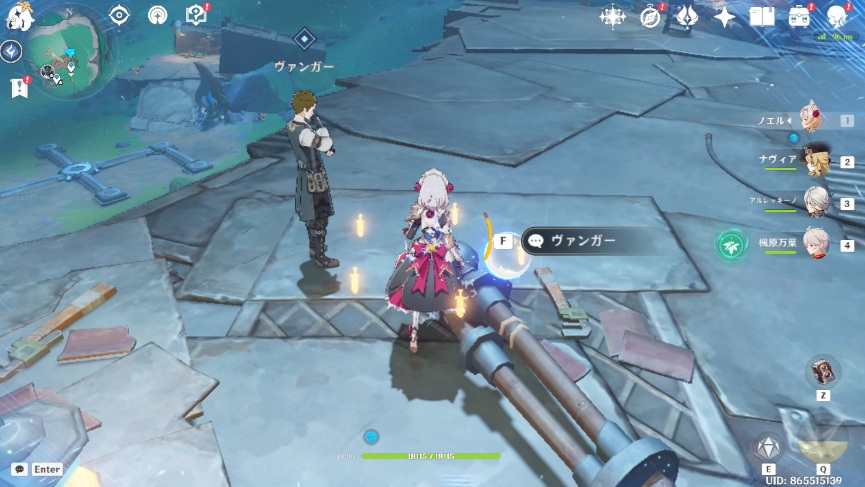The height and width of the screenshot is (487, 865).
Task: Open the circular minimap
Action: click(68, 52)
